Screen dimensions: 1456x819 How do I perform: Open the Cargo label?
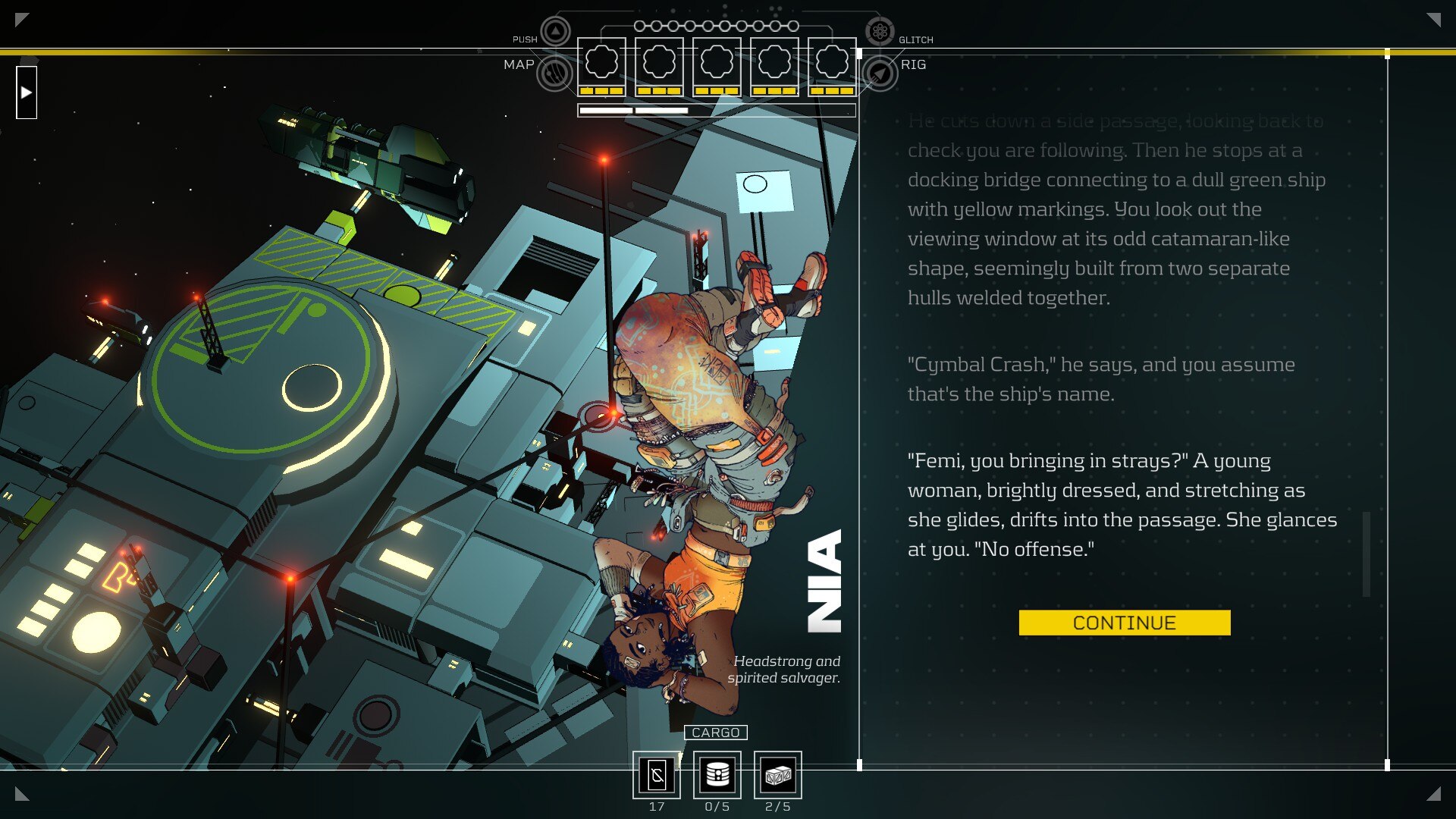[715, 733]
